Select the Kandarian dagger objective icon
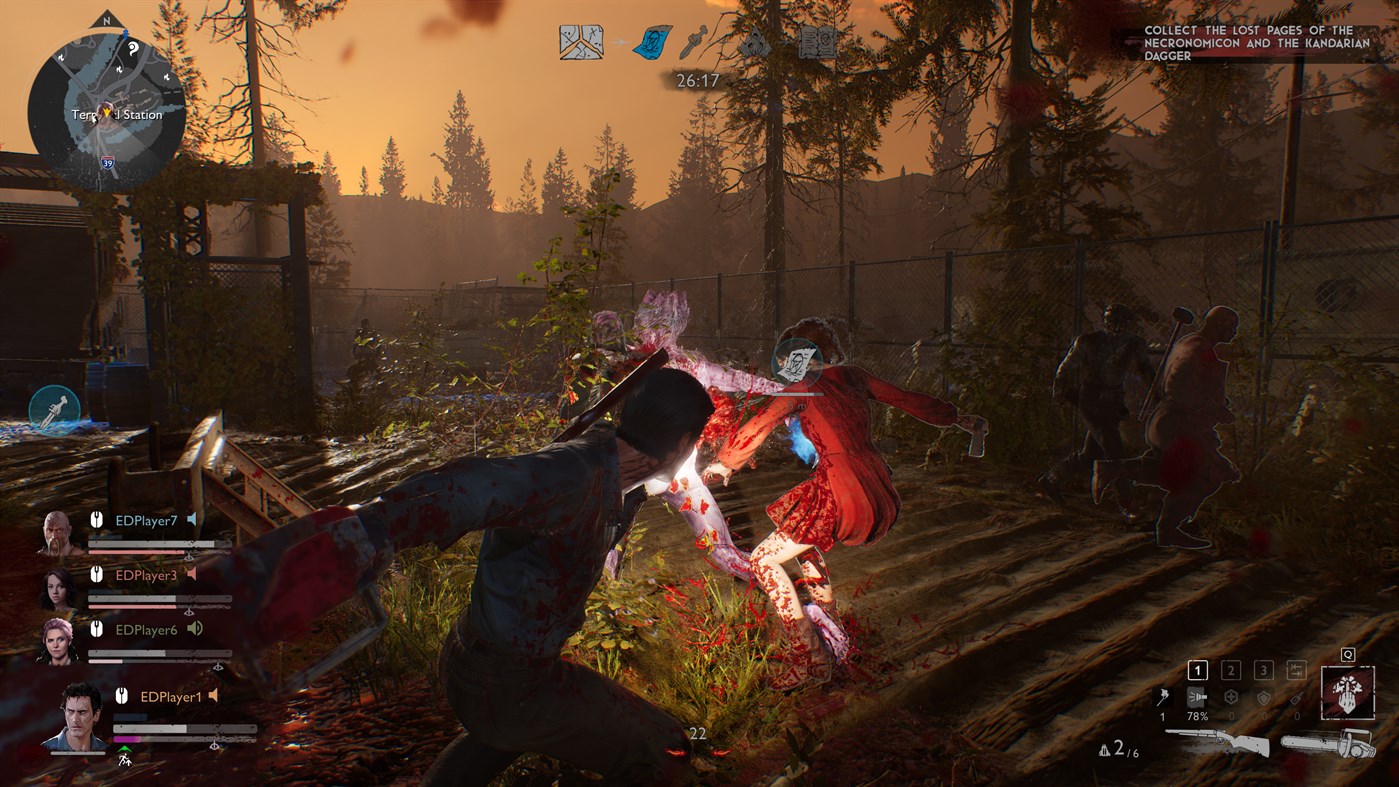Image resolution: width=1399 pixels, height=787 pixels. pyautogui.click(x=693, y=40)
